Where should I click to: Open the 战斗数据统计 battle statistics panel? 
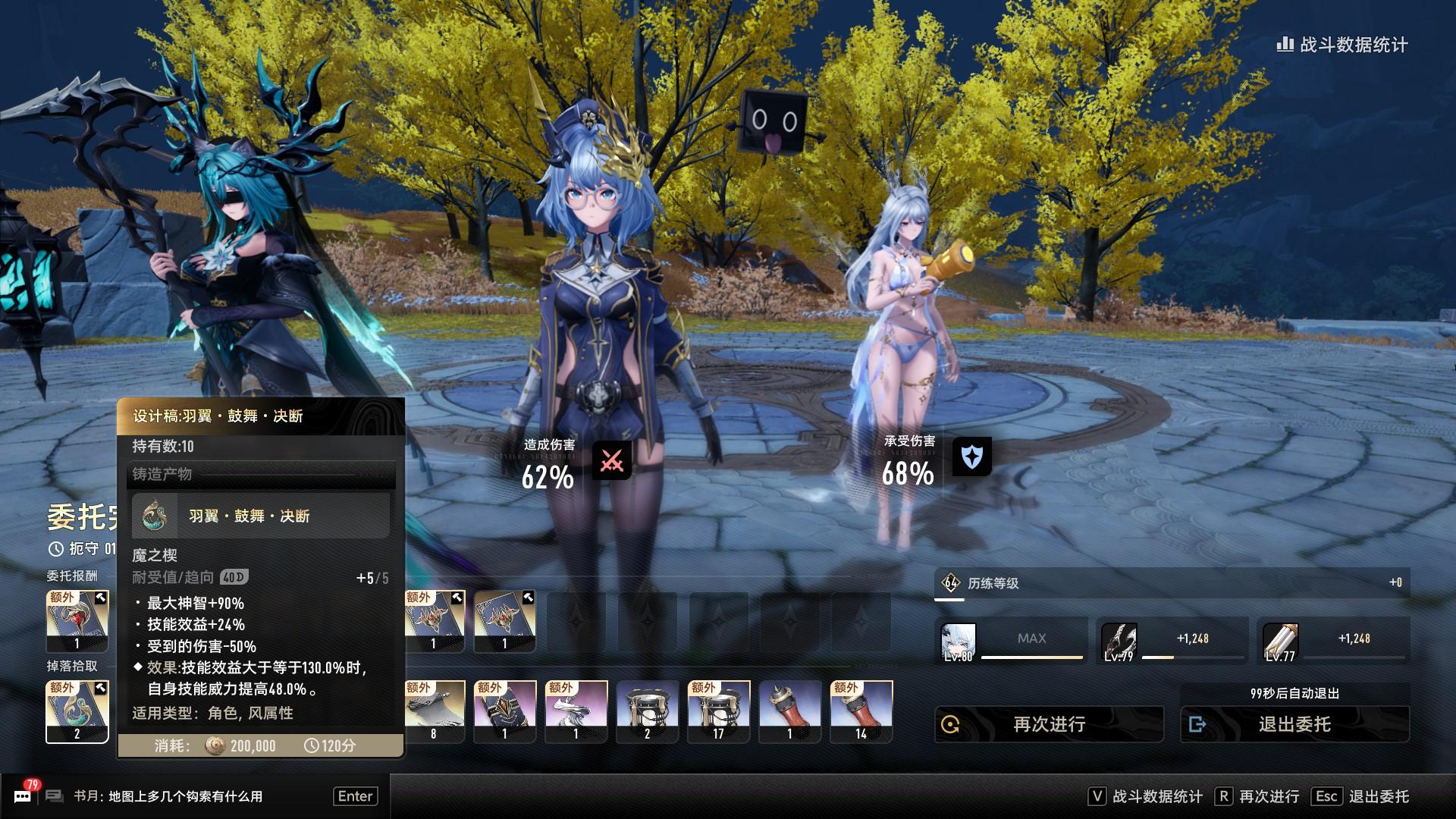pos(1342,45)
